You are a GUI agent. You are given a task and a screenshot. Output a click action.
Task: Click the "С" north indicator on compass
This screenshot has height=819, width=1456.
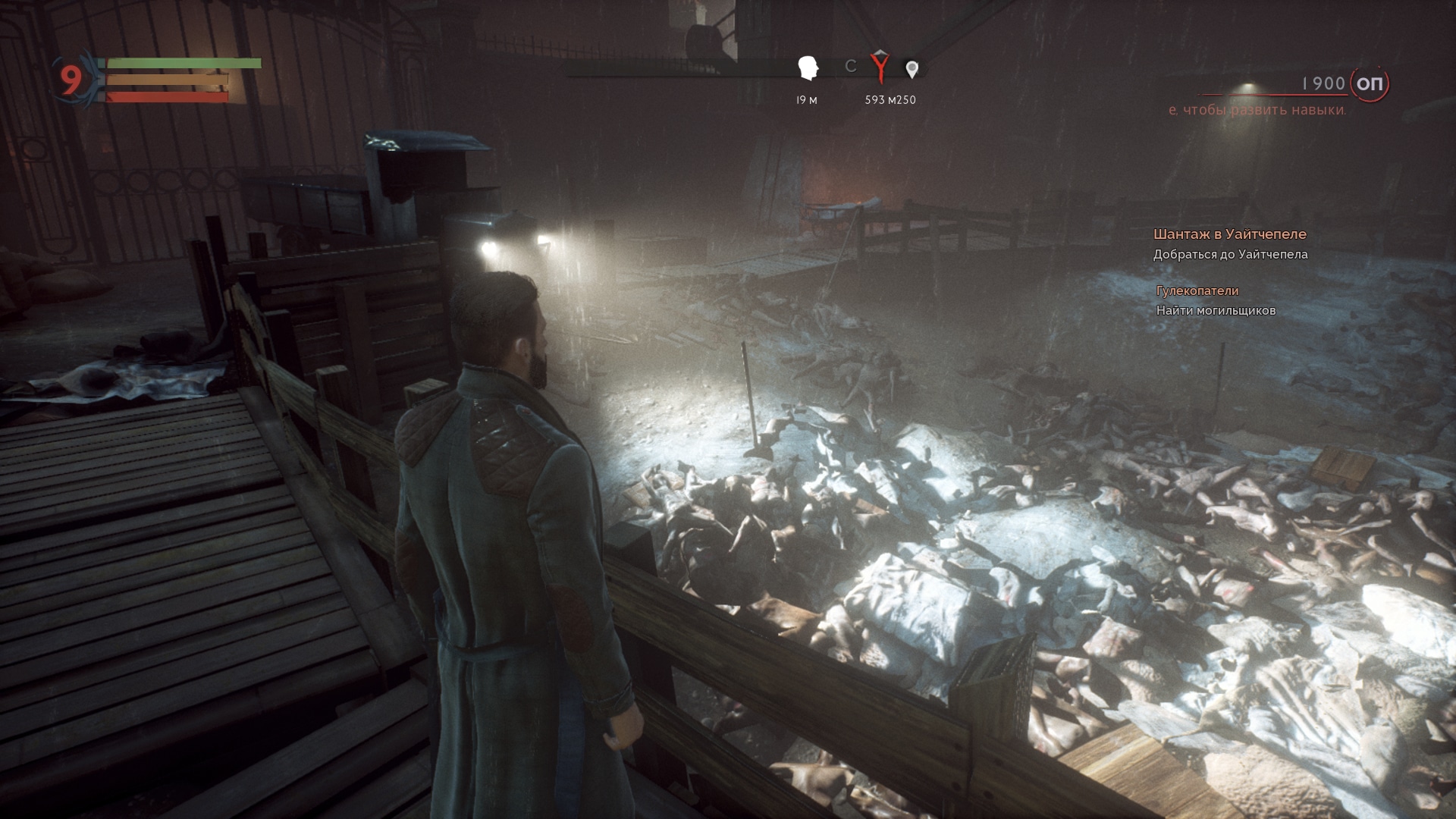point(851,66)
